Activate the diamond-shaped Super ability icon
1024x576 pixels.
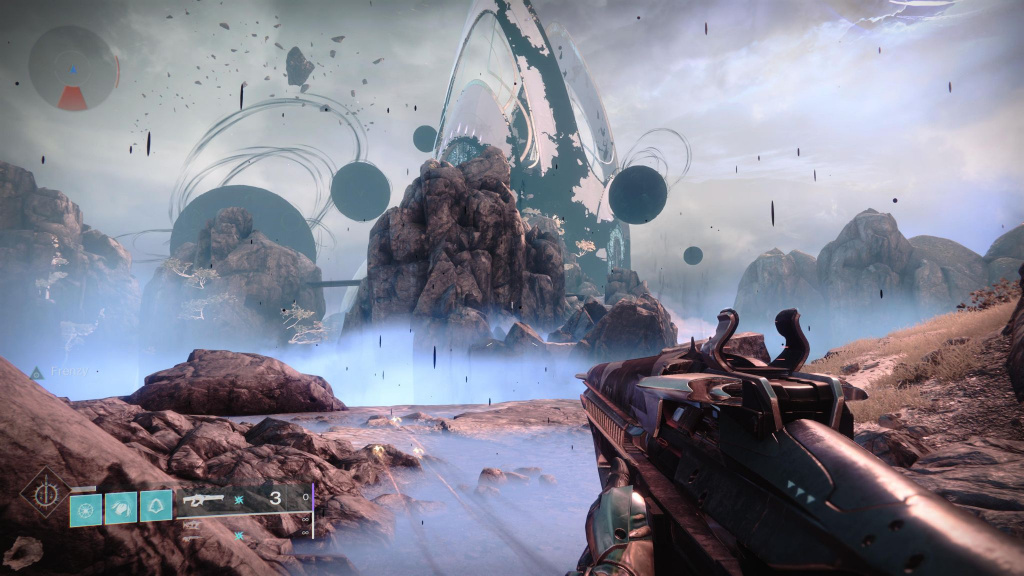(46, 494)
